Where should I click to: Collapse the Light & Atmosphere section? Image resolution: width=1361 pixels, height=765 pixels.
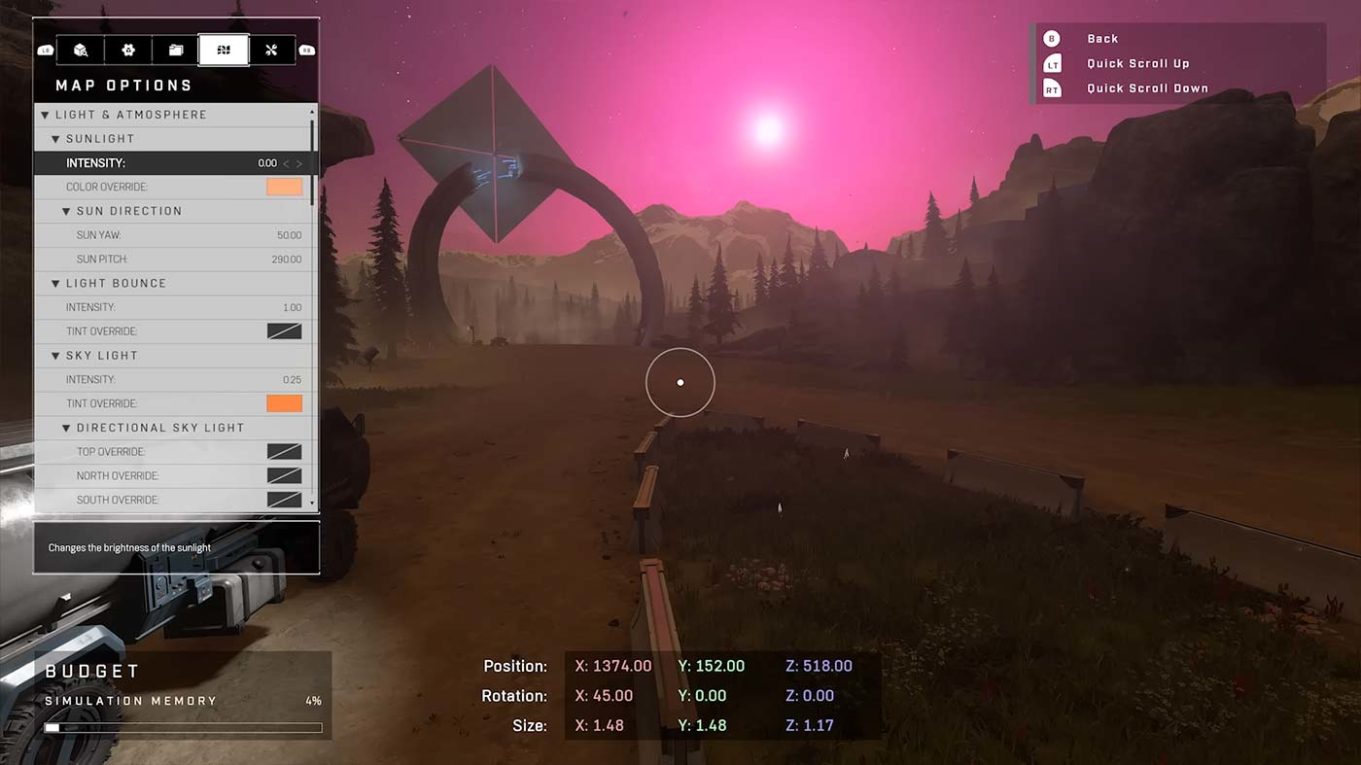[x=45, y=115]
